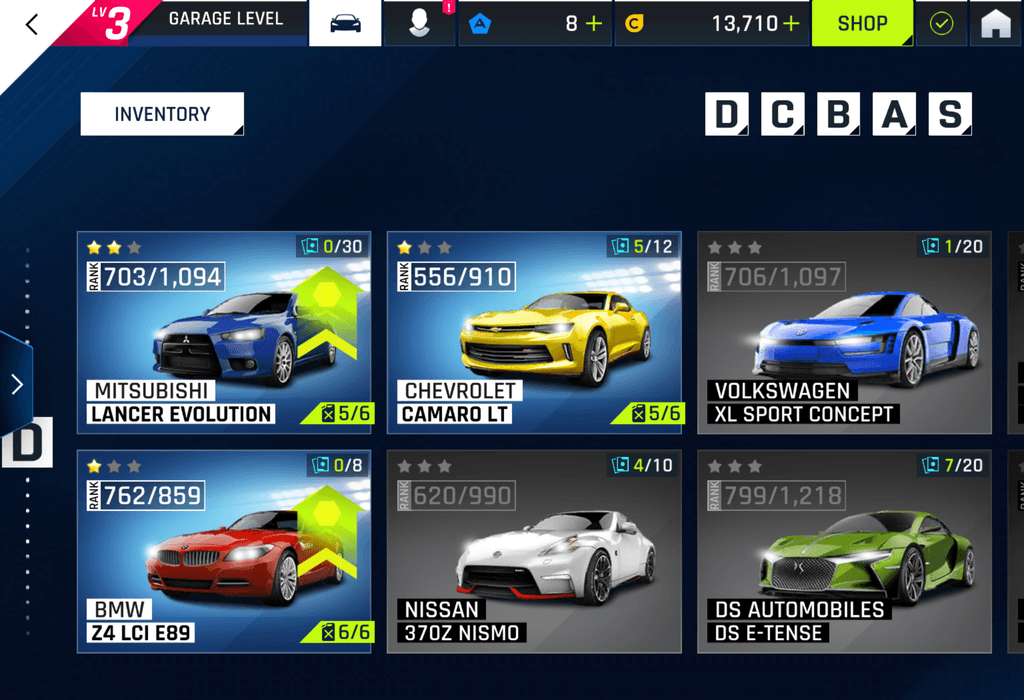Select the Mitsubishi Lancer Evolution card
Image resolution: width=1024 pixels, height=700 pixels.
point(224,332)
